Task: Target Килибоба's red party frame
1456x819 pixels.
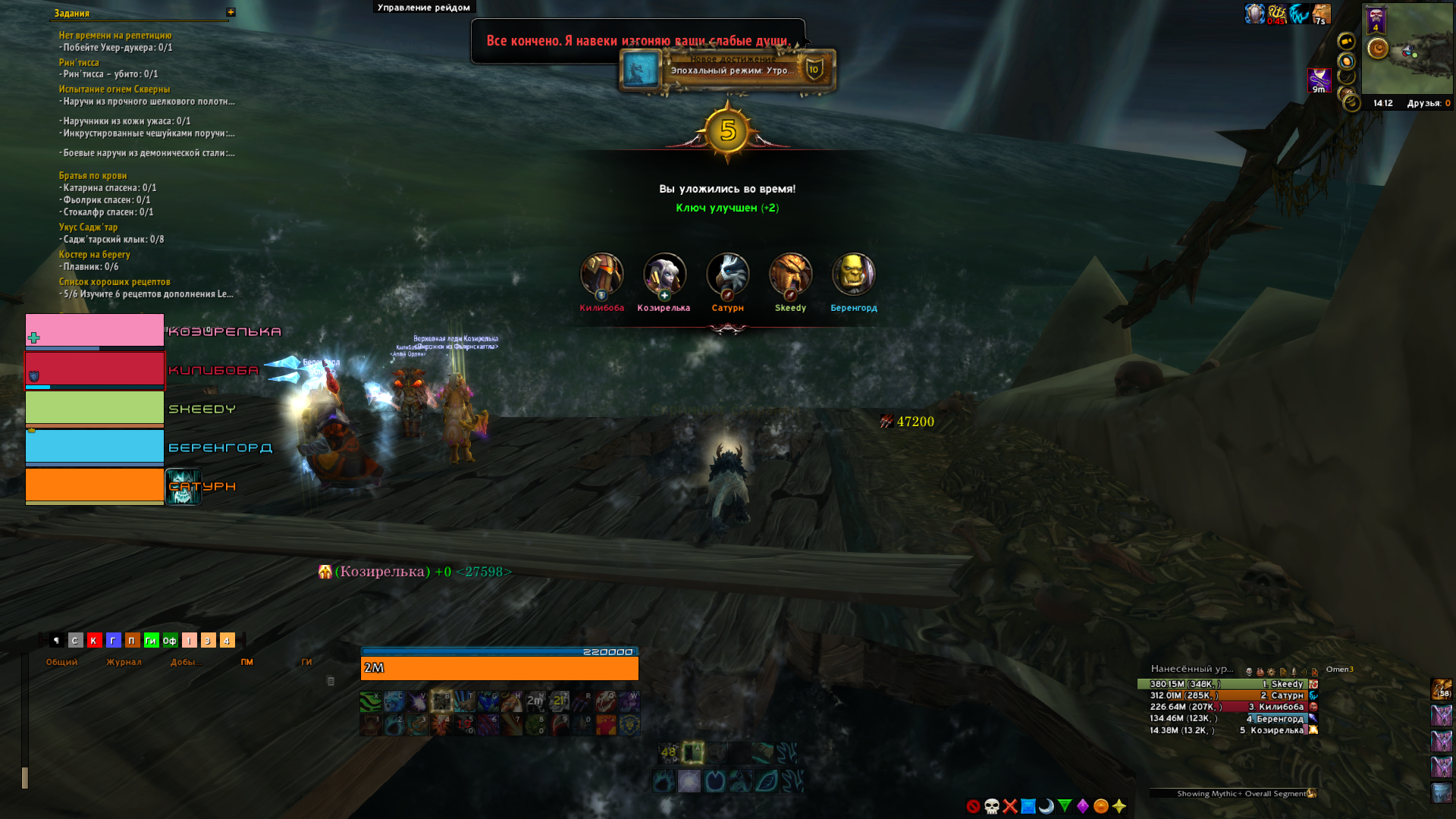Action: click(95, 369)
